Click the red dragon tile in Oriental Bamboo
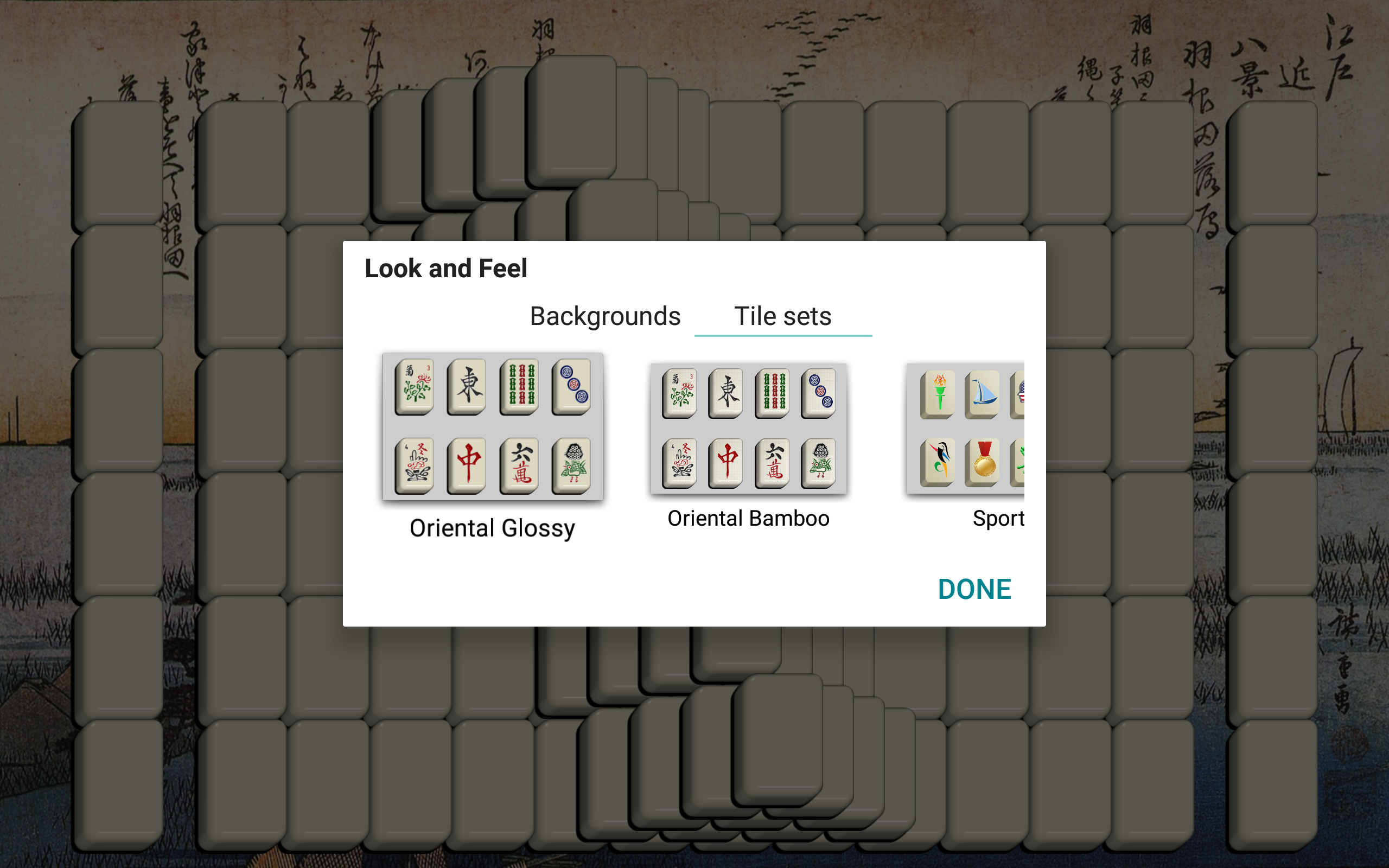 [726, 462]
